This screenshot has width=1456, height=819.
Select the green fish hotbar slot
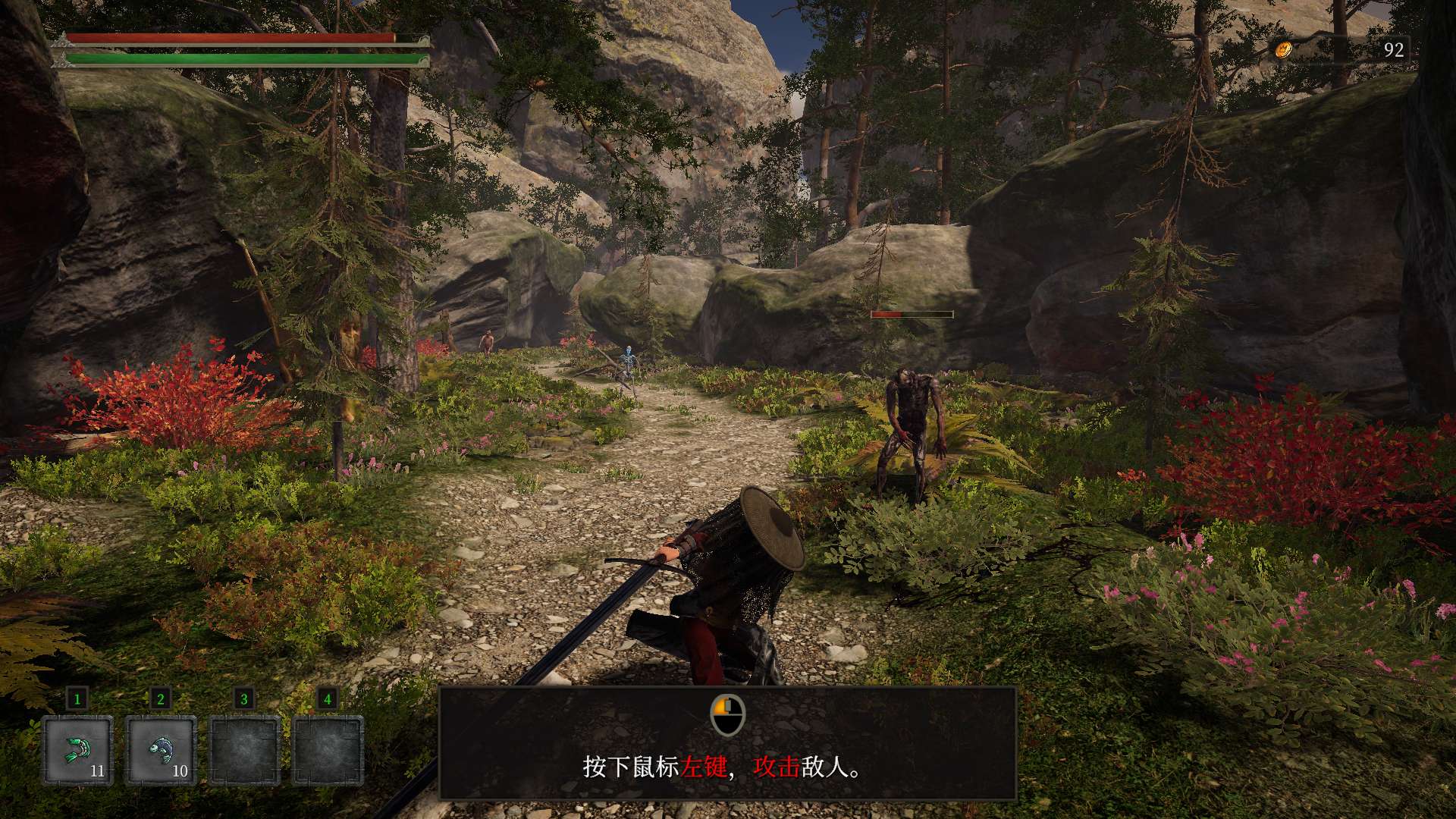click(77, 749)
